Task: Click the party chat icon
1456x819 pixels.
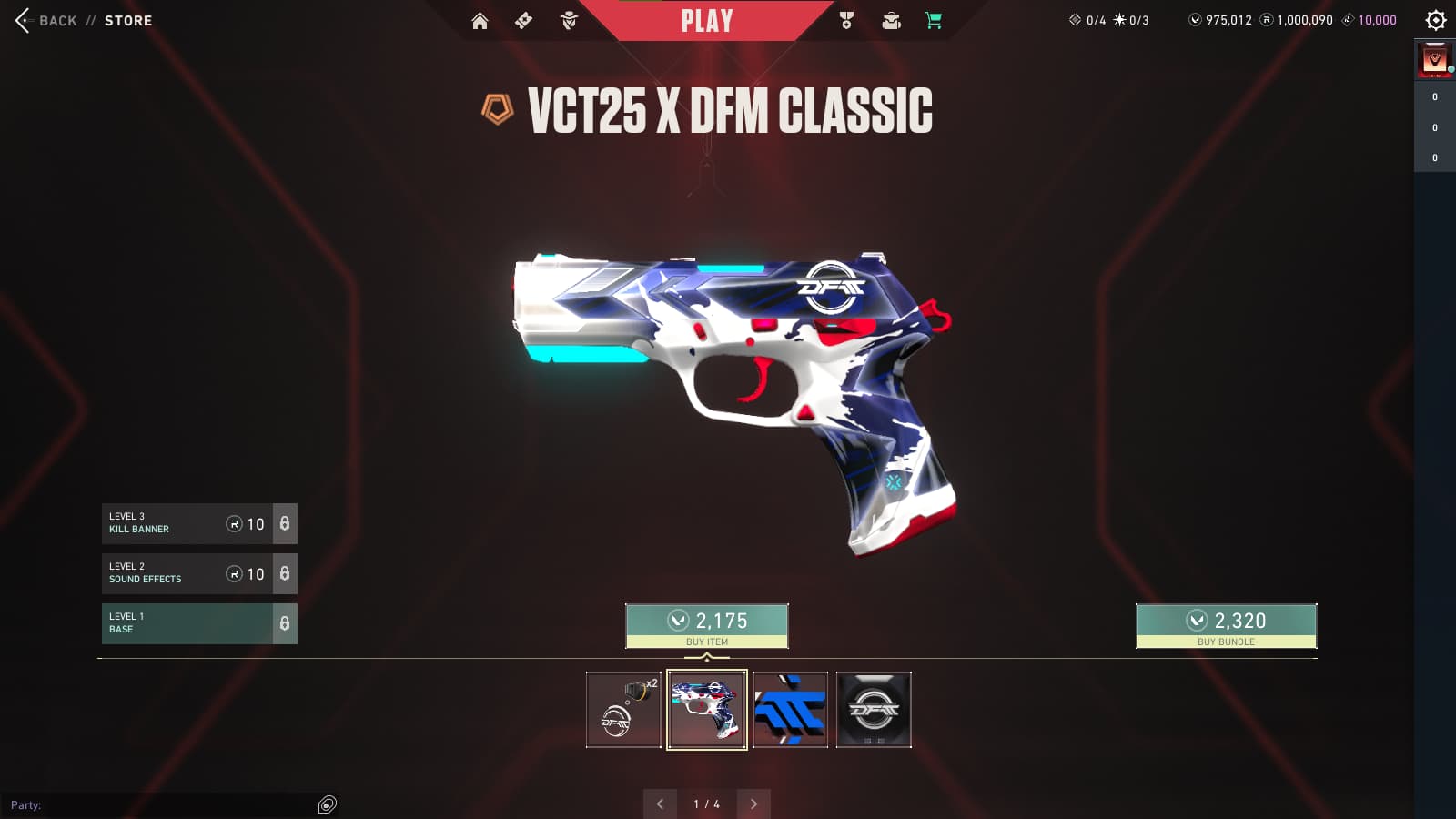Action: point(328,804)
